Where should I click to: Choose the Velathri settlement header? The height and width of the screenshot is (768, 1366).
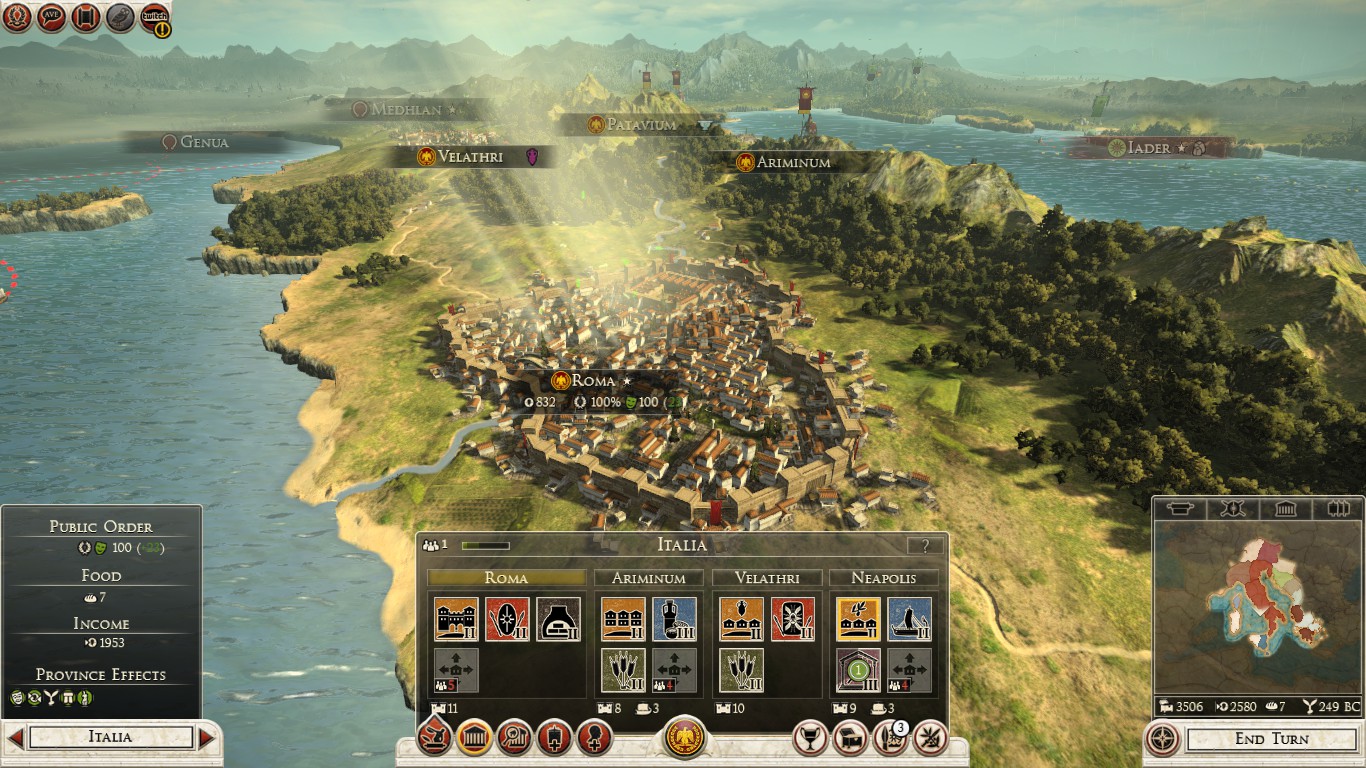pyautogui.click(x=767, y=578)
